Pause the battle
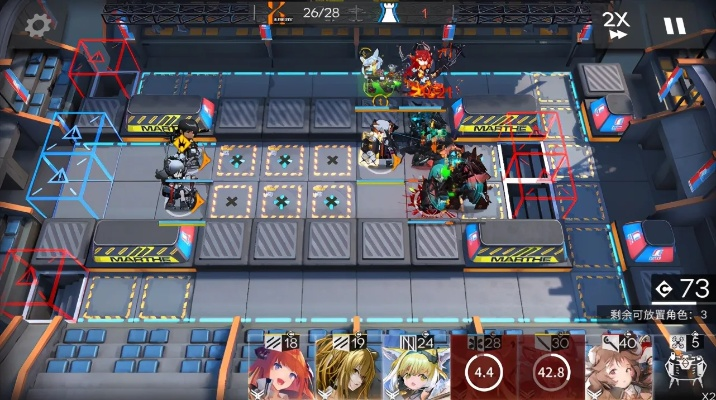The width and height of the screenshot is (716, 400). pyautogui.click(x=675, y=26)
